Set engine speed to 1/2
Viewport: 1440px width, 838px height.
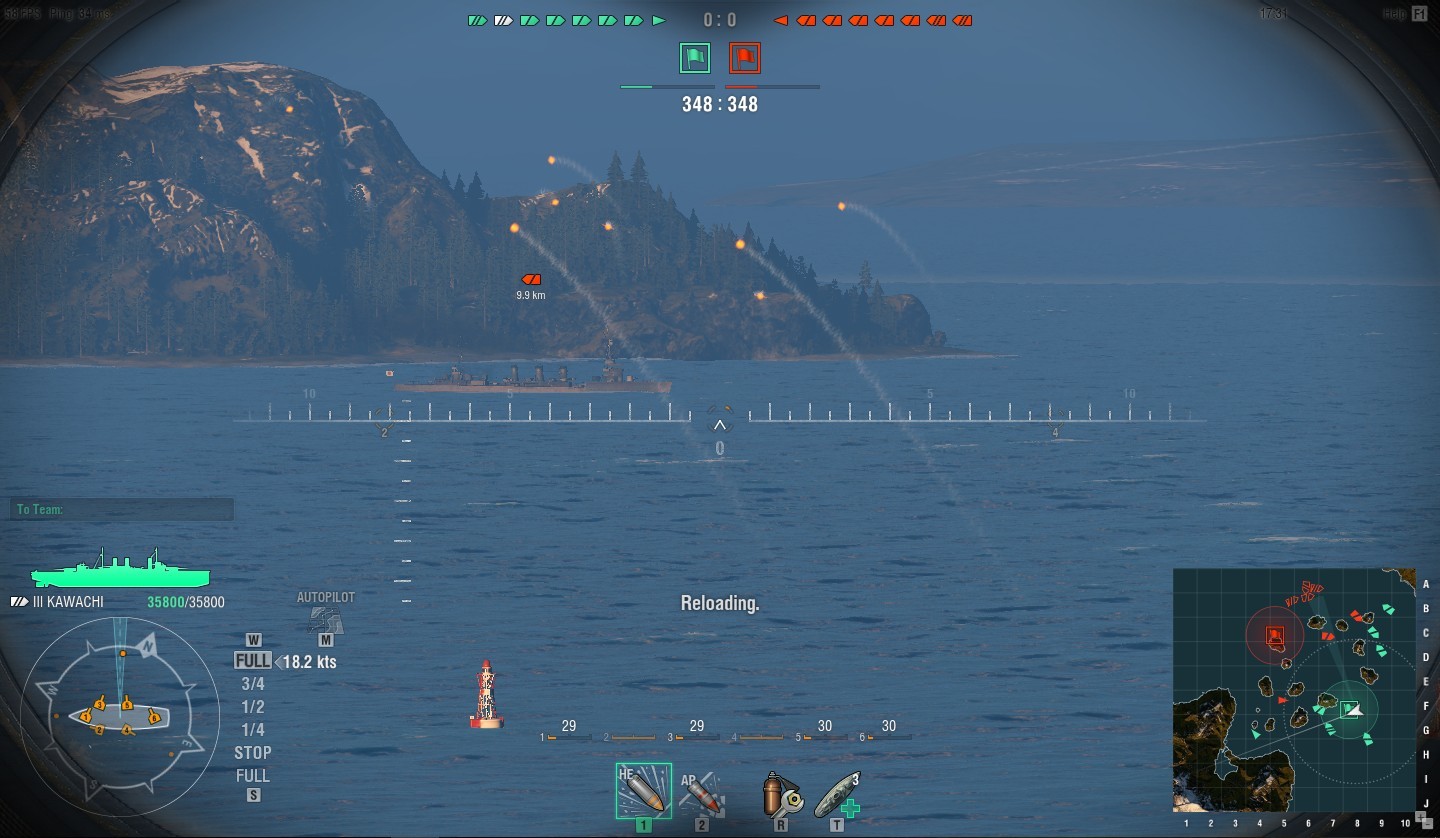coord(253,707)
